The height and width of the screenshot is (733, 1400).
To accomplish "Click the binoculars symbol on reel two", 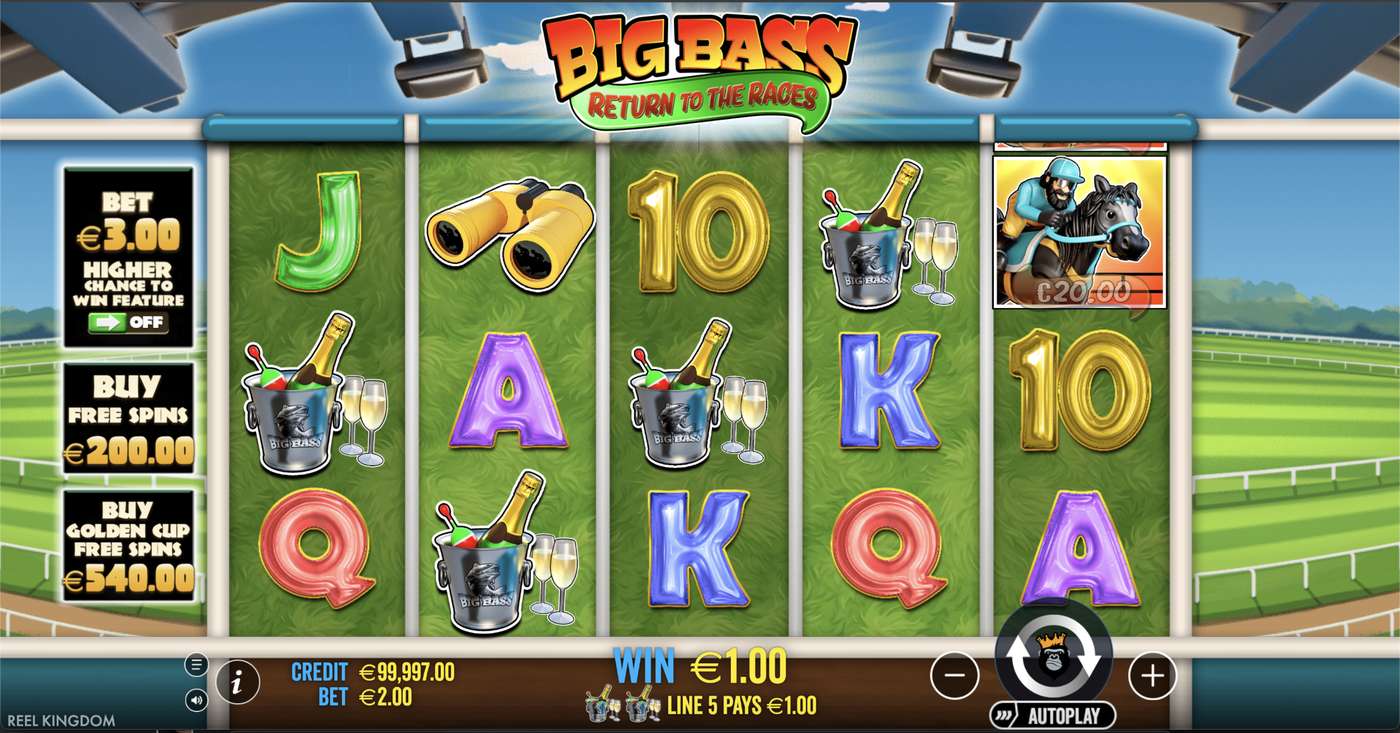I will pos(510,236).
